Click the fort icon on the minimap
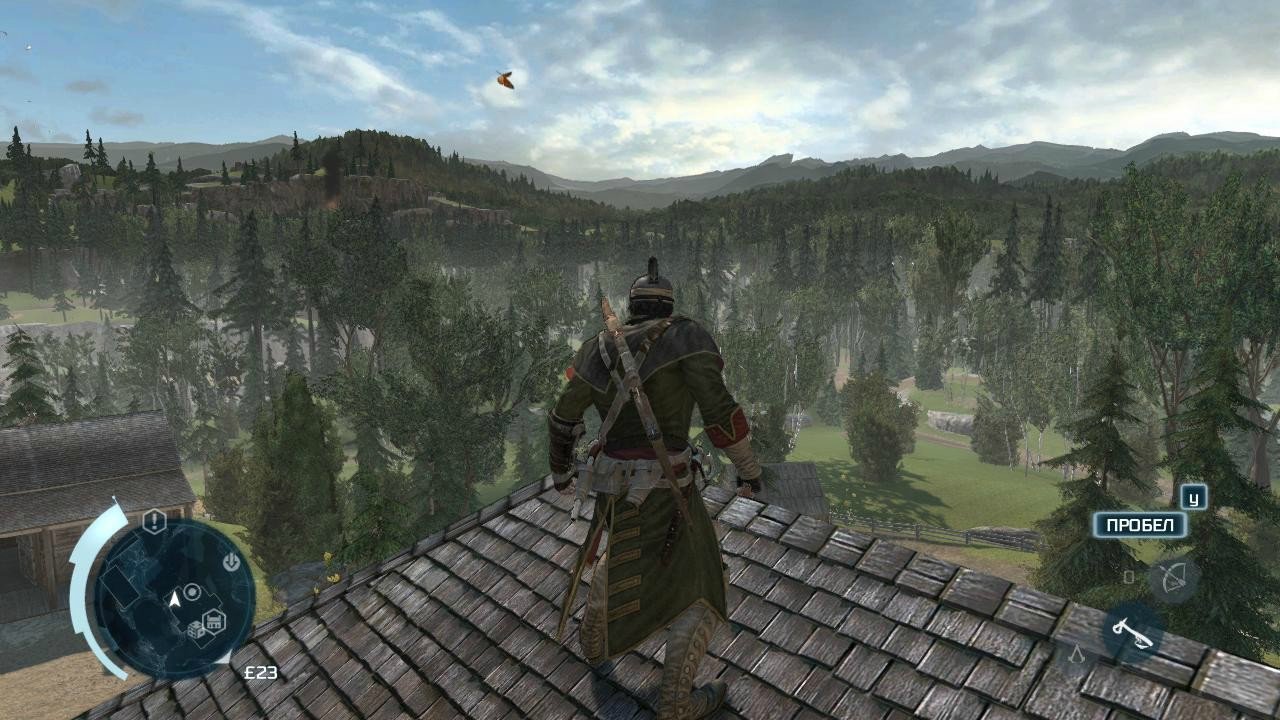This screenshot has width=1280, height=720. coord(213,622)
